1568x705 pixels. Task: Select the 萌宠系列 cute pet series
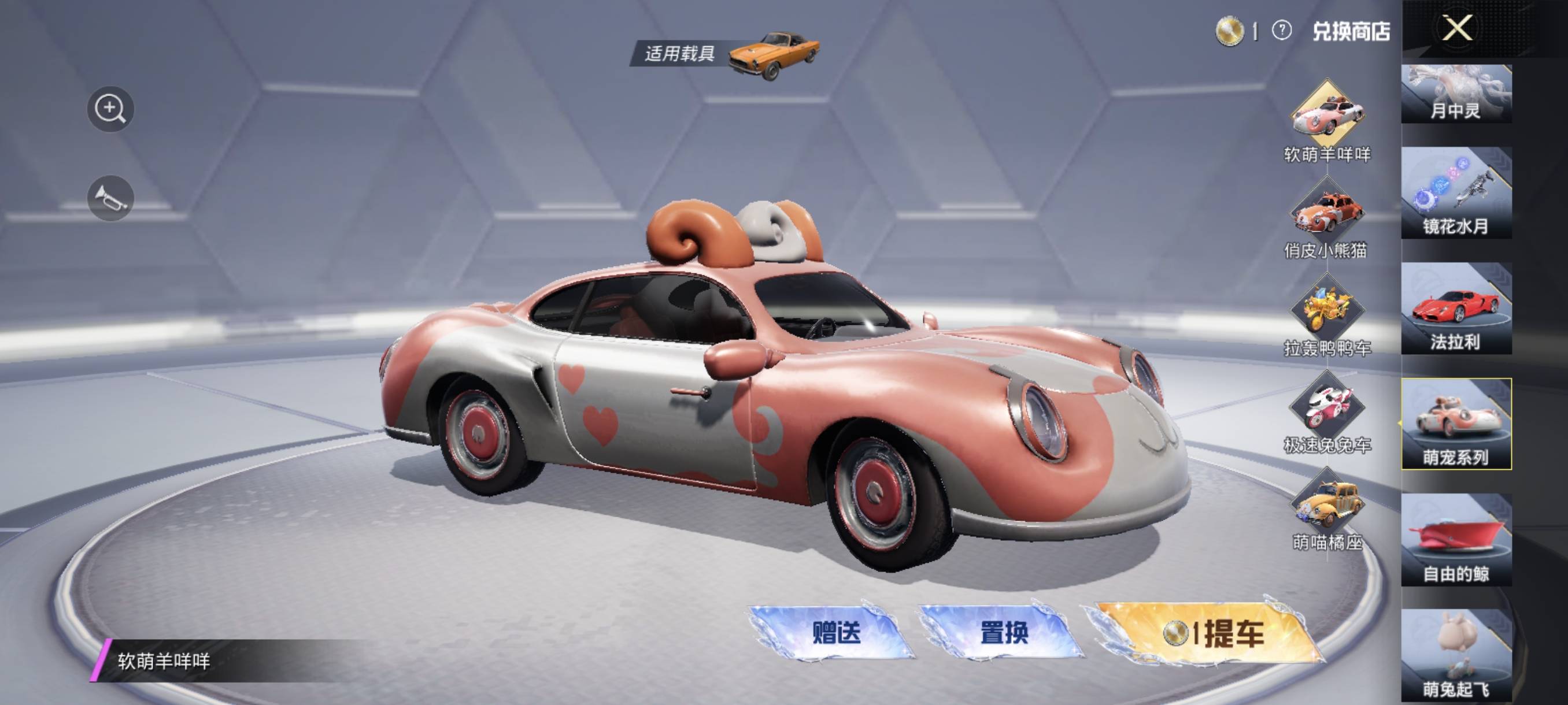tap(1456, 424)
